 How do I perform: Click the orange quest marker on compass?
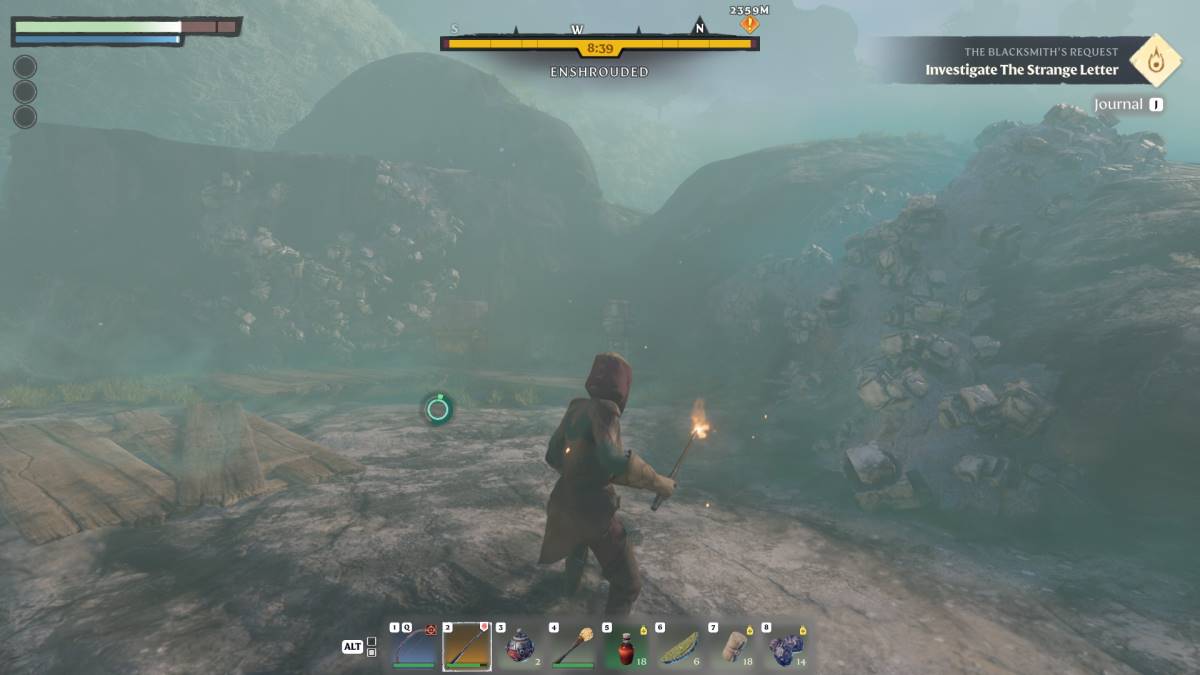750,24
